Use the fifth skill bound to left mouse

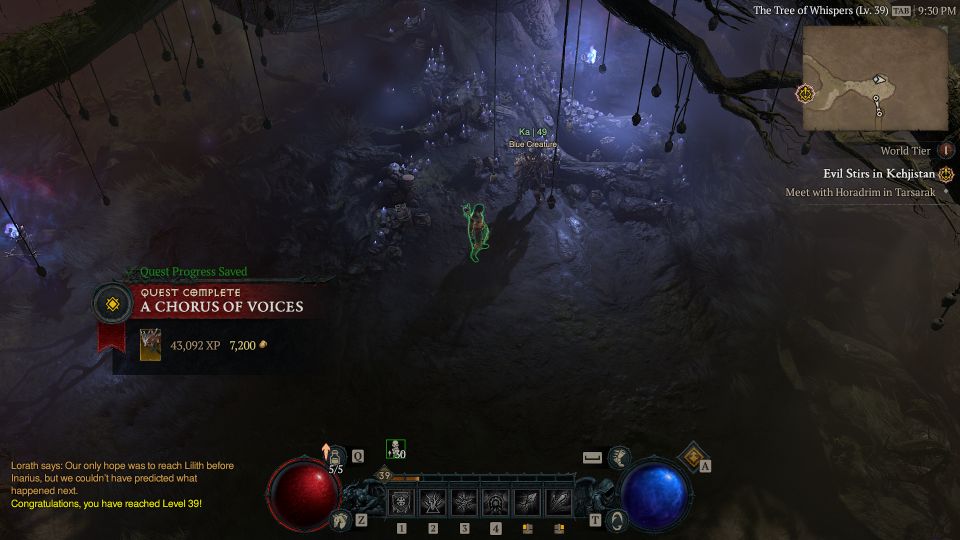pos(528,503)
